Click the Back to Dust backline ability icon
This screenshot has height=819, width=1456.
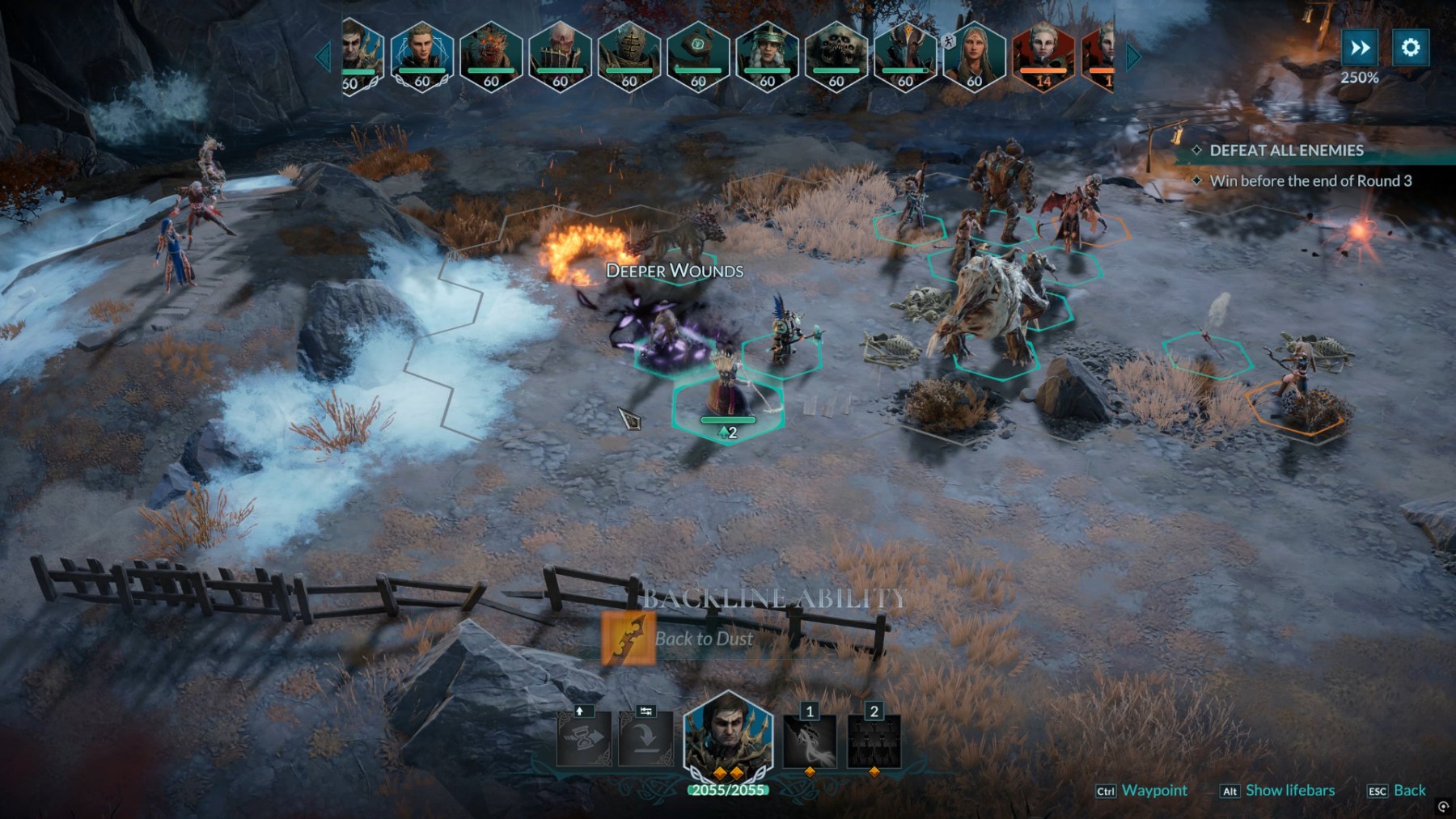(628, 638)
